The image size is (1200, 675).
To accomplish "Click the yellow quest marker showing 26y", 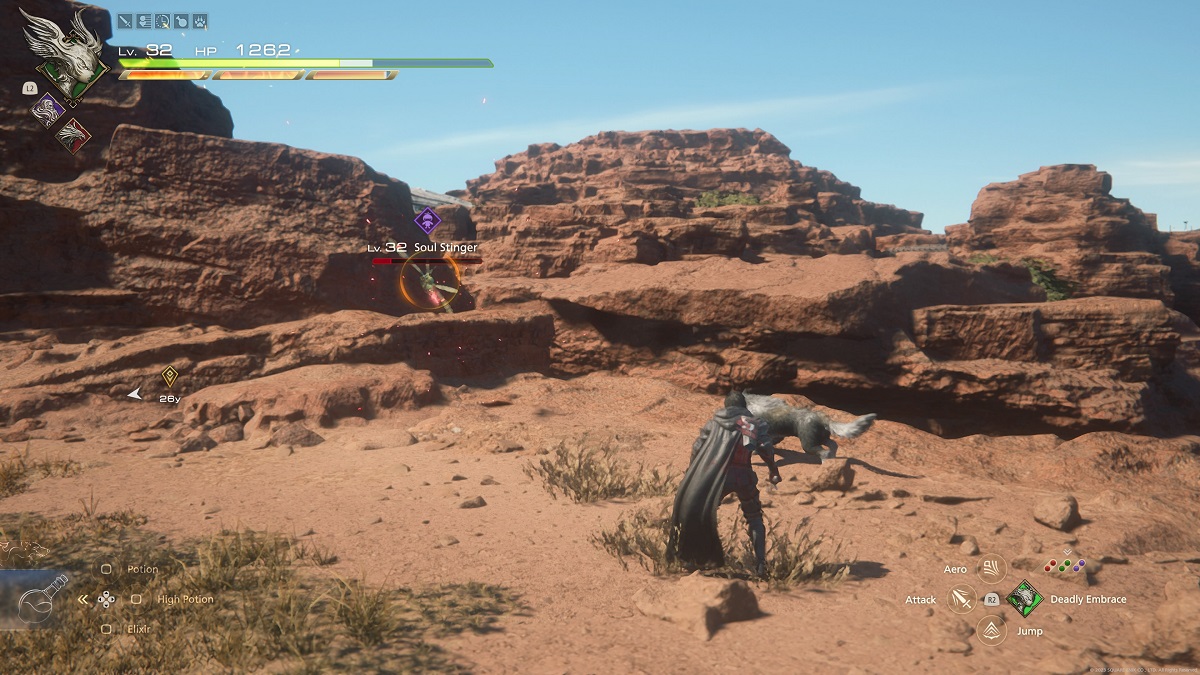I will coord(170,377).
